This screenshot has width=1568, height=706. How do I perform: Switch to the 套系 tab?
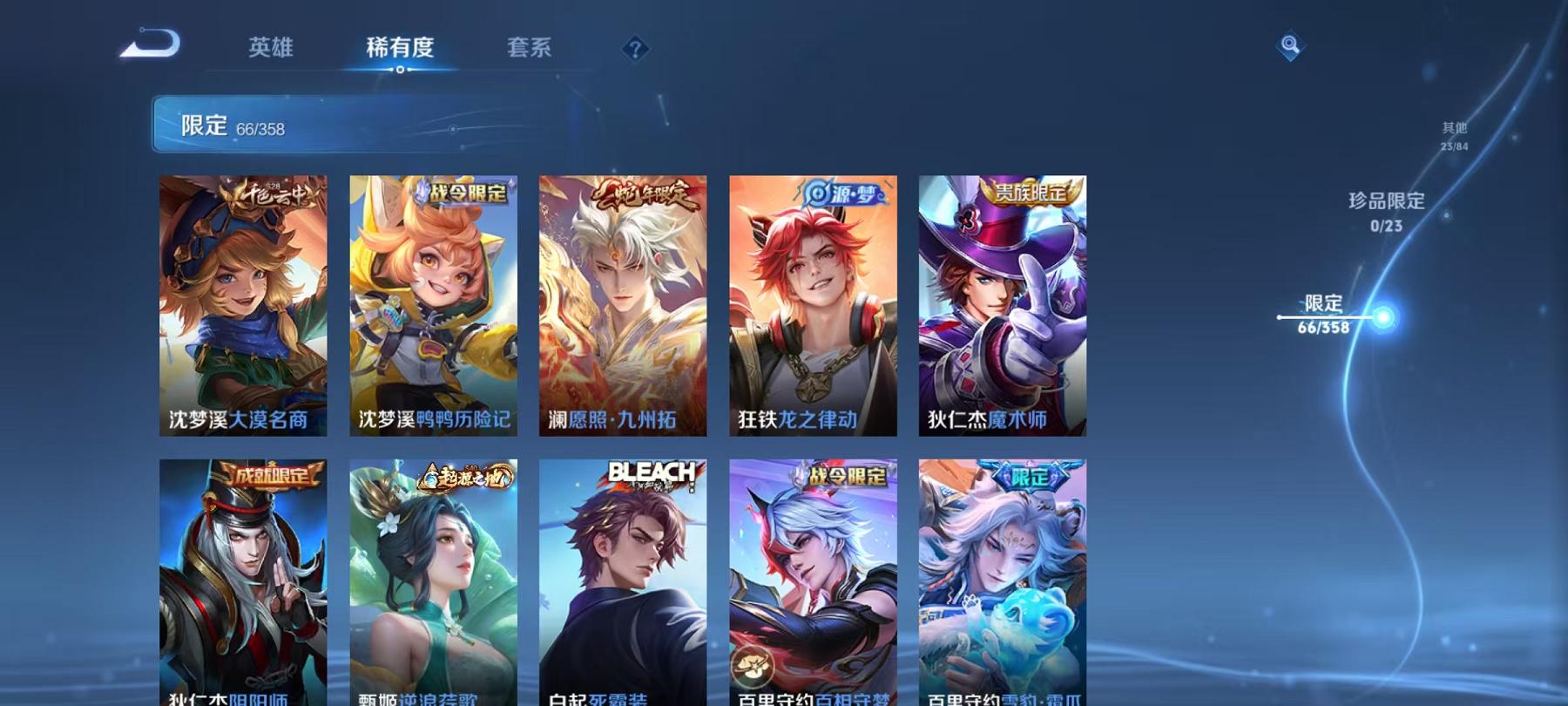[530, 50]
